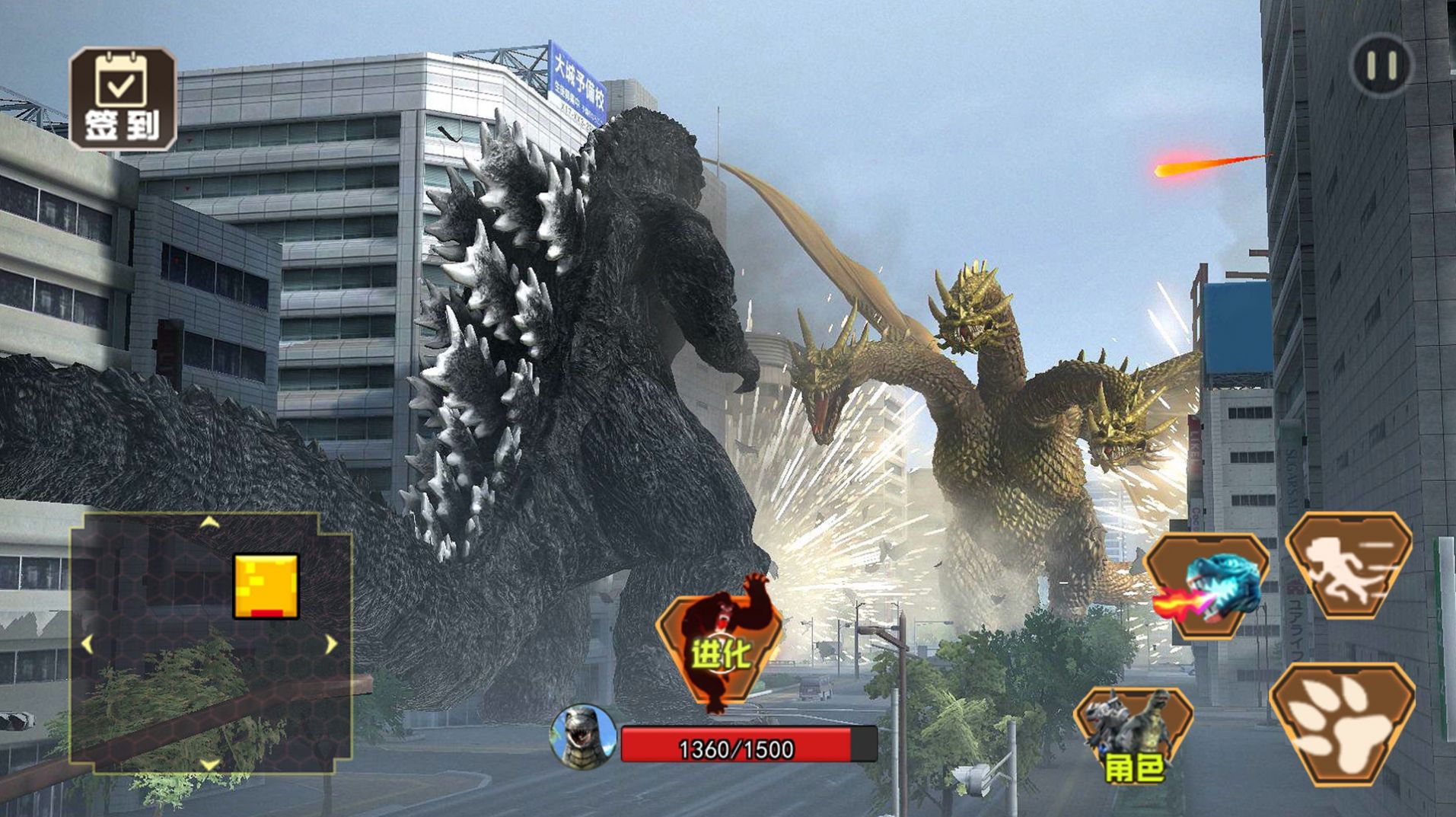The image size is (1456, 817).
Task: Tap the right arrow on the movement pad
Action: (331, 644)
